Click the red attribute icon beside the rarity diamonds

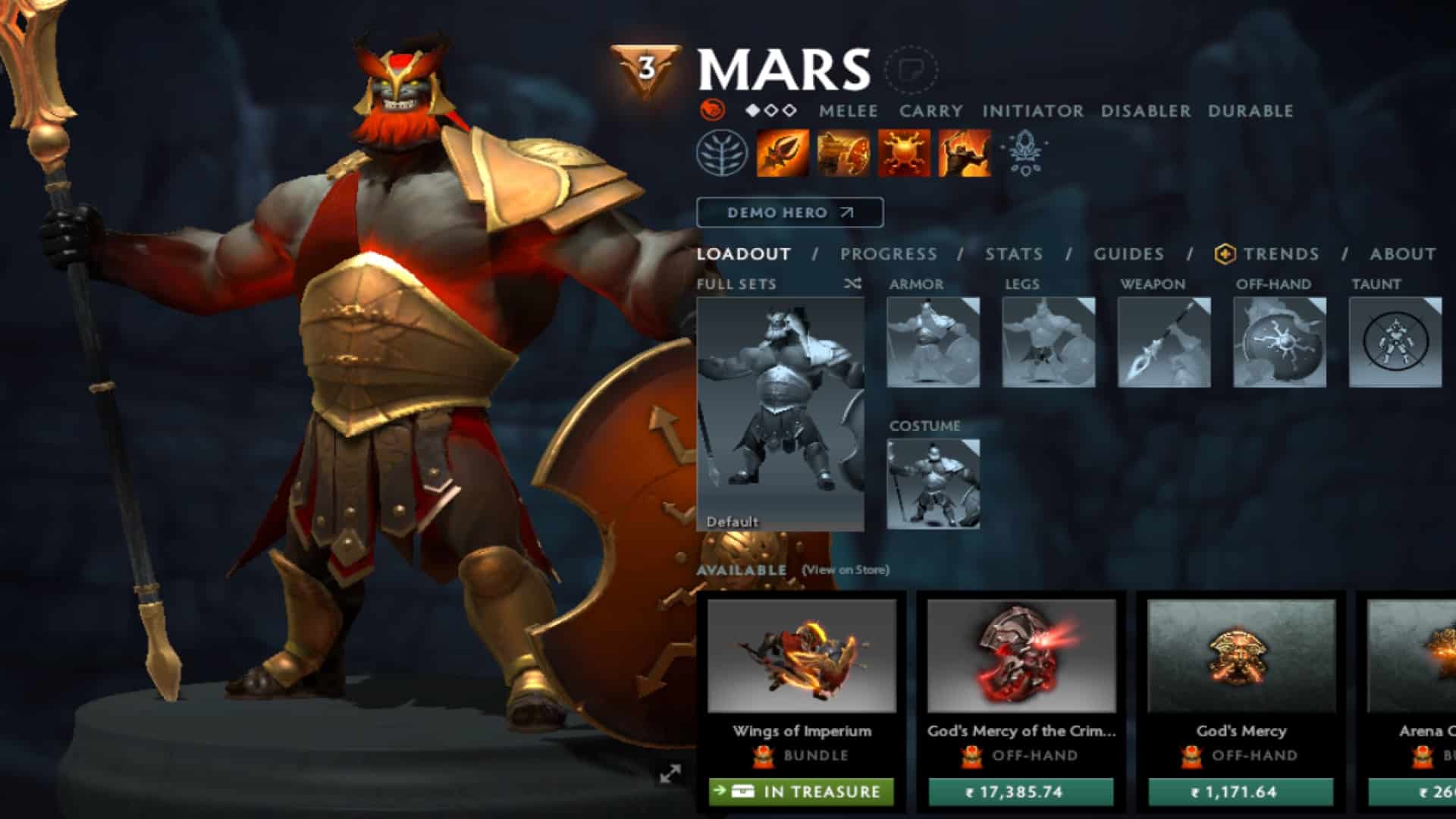coord(713,108)
